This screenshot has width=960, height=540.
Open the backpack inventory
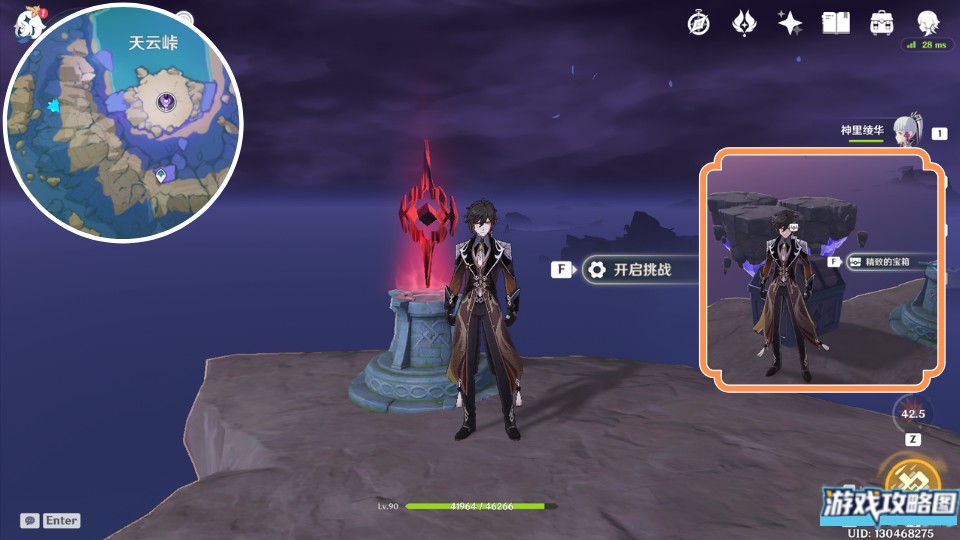coord(881,24)
